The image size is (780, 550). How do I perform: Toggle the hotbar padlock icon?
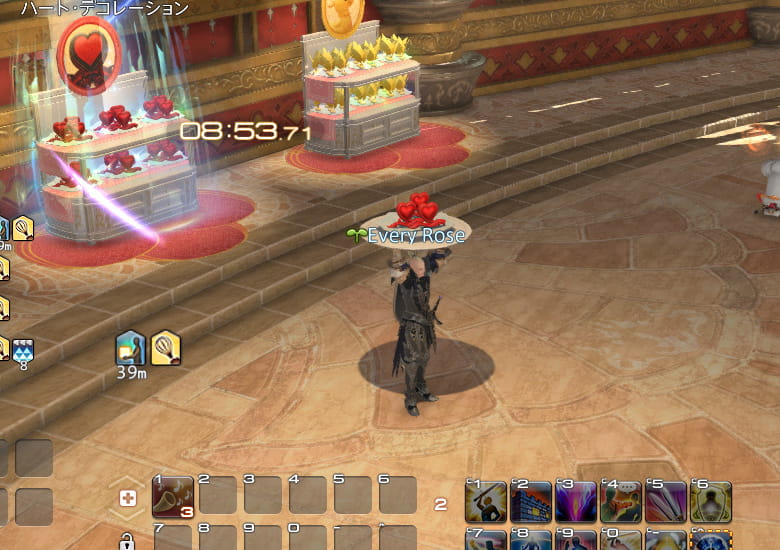(x=127, y=542)
